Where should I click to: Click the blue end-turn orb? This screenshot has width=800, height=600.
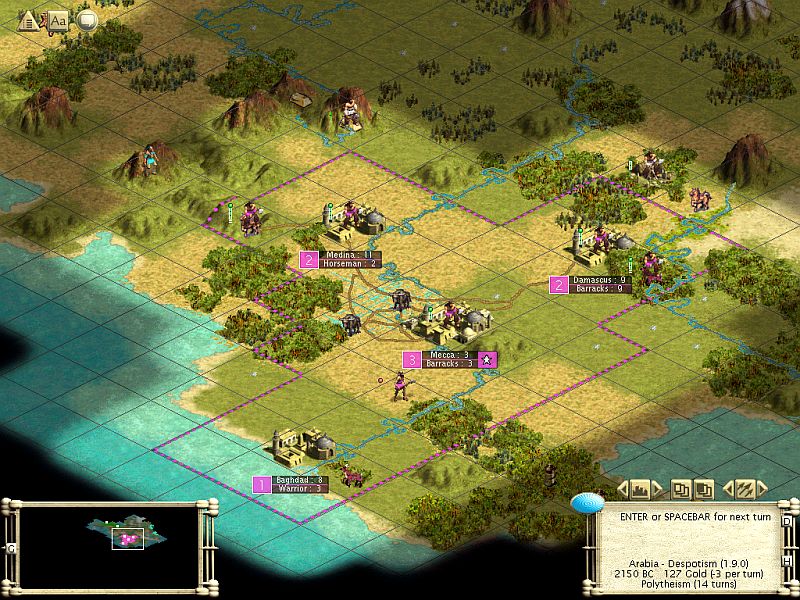click(x=584, y=503)
